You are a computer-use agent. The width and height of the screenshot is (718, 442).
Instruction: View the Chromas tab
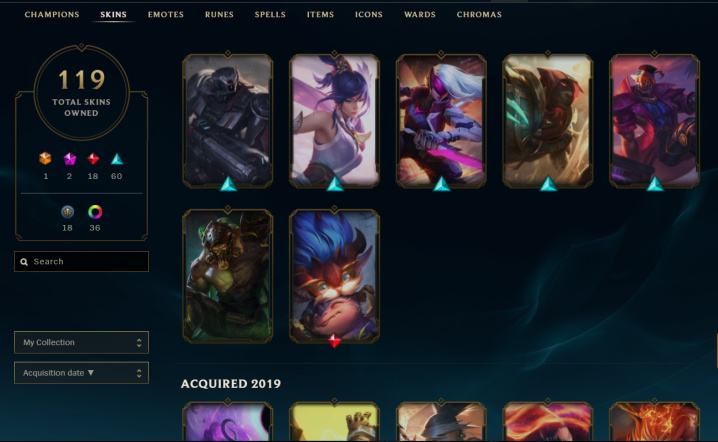479,15
